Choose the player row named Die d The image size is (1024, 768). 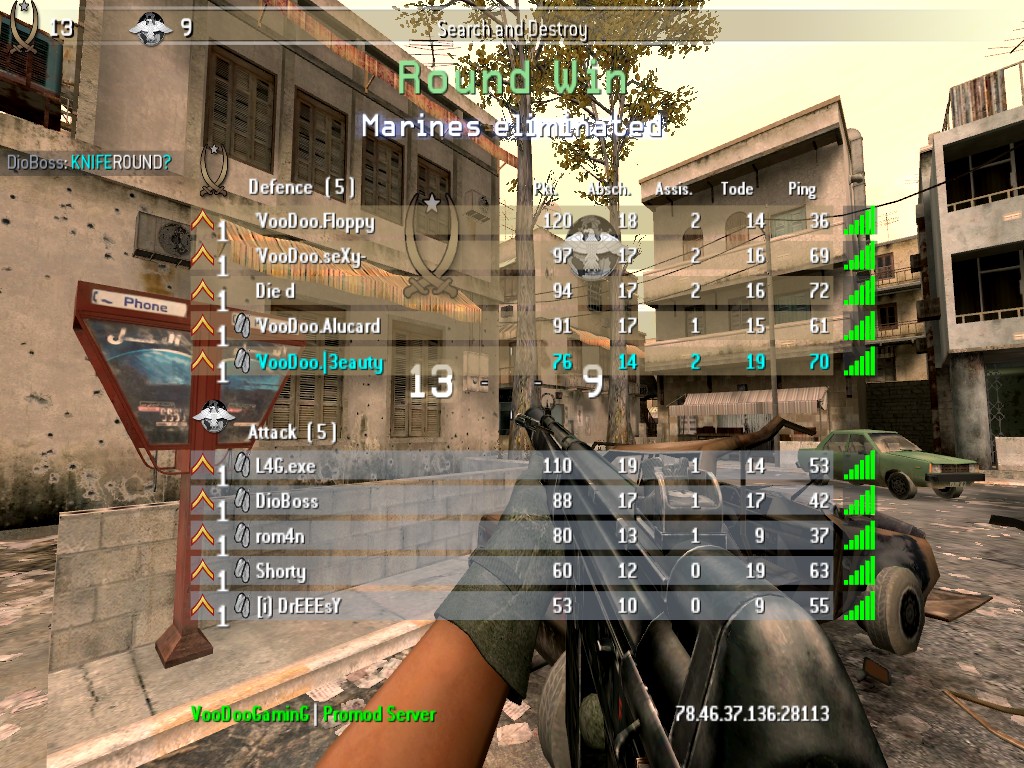coord(276,291)
